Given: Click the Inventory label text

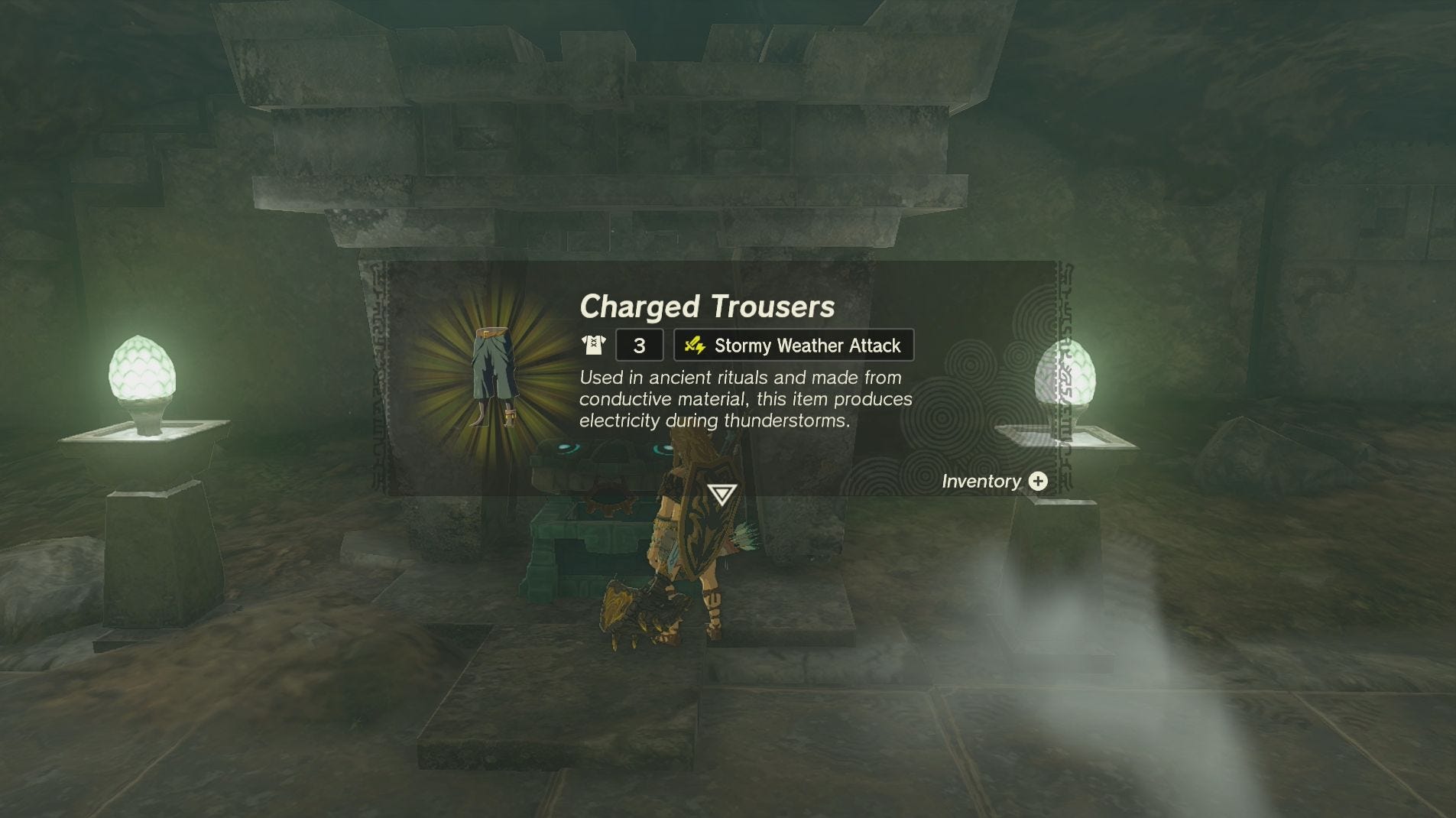Looking at the screenshot, I should point(981,482).
